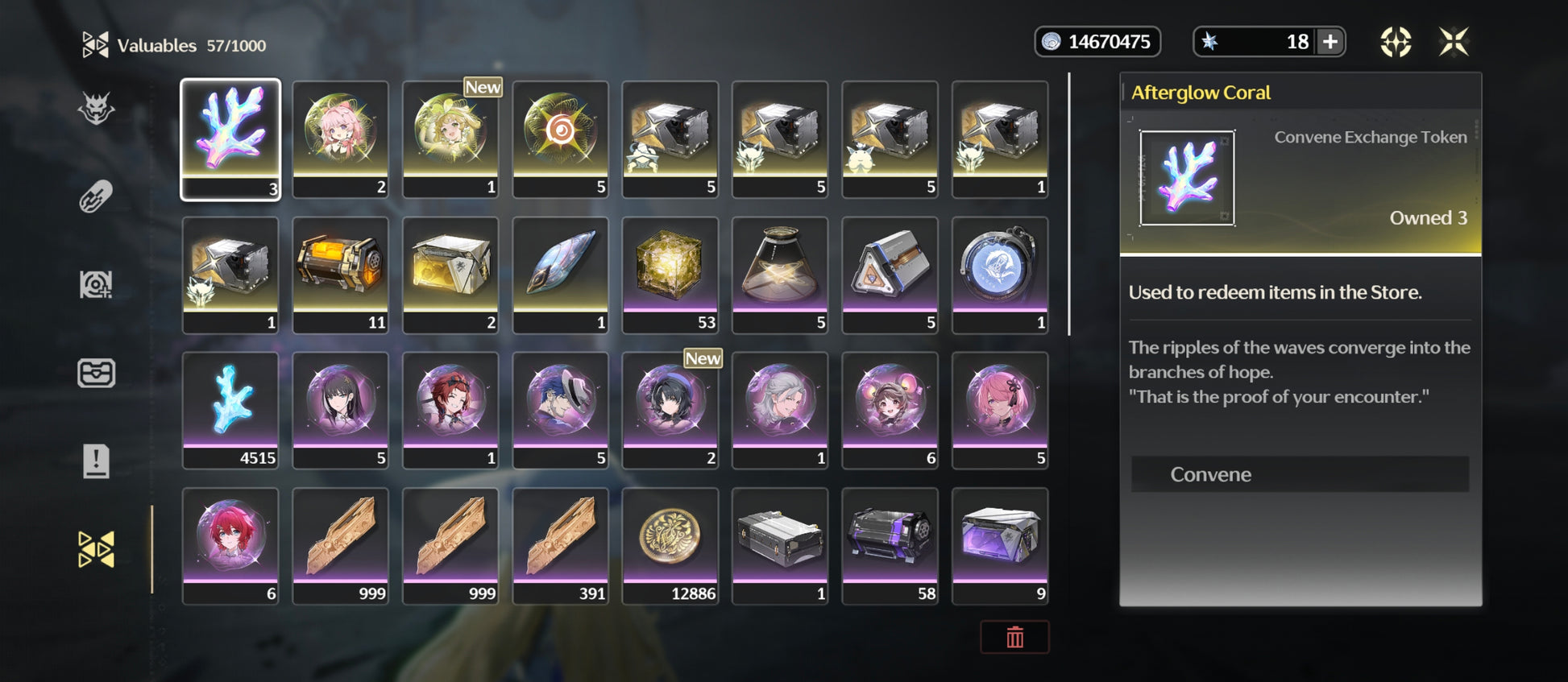Choose the dark flask potion item
Image resolution: width=1568 pixels, height=682 pixels.
pos(780,274)
